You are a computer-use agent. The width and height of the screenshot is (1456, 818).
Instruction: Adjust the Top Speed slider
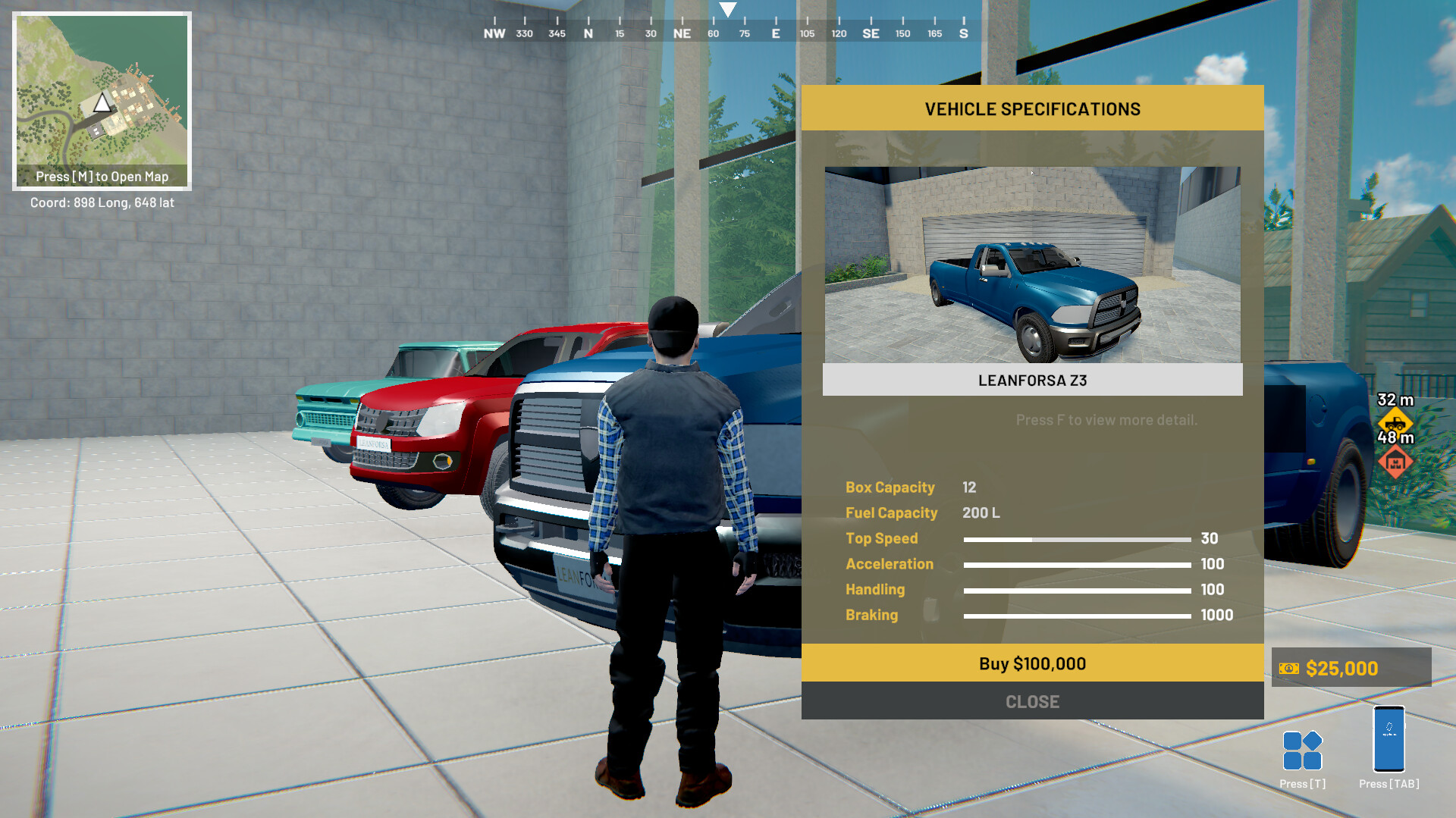(1077, 539)
